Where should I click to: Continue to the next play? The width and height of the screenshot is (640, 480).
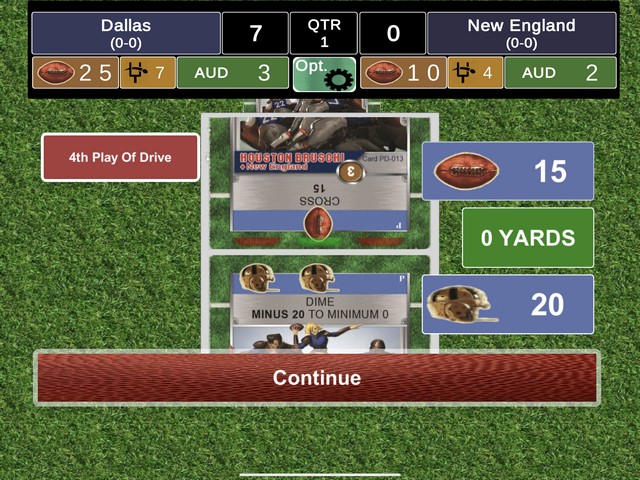(317, 377)
